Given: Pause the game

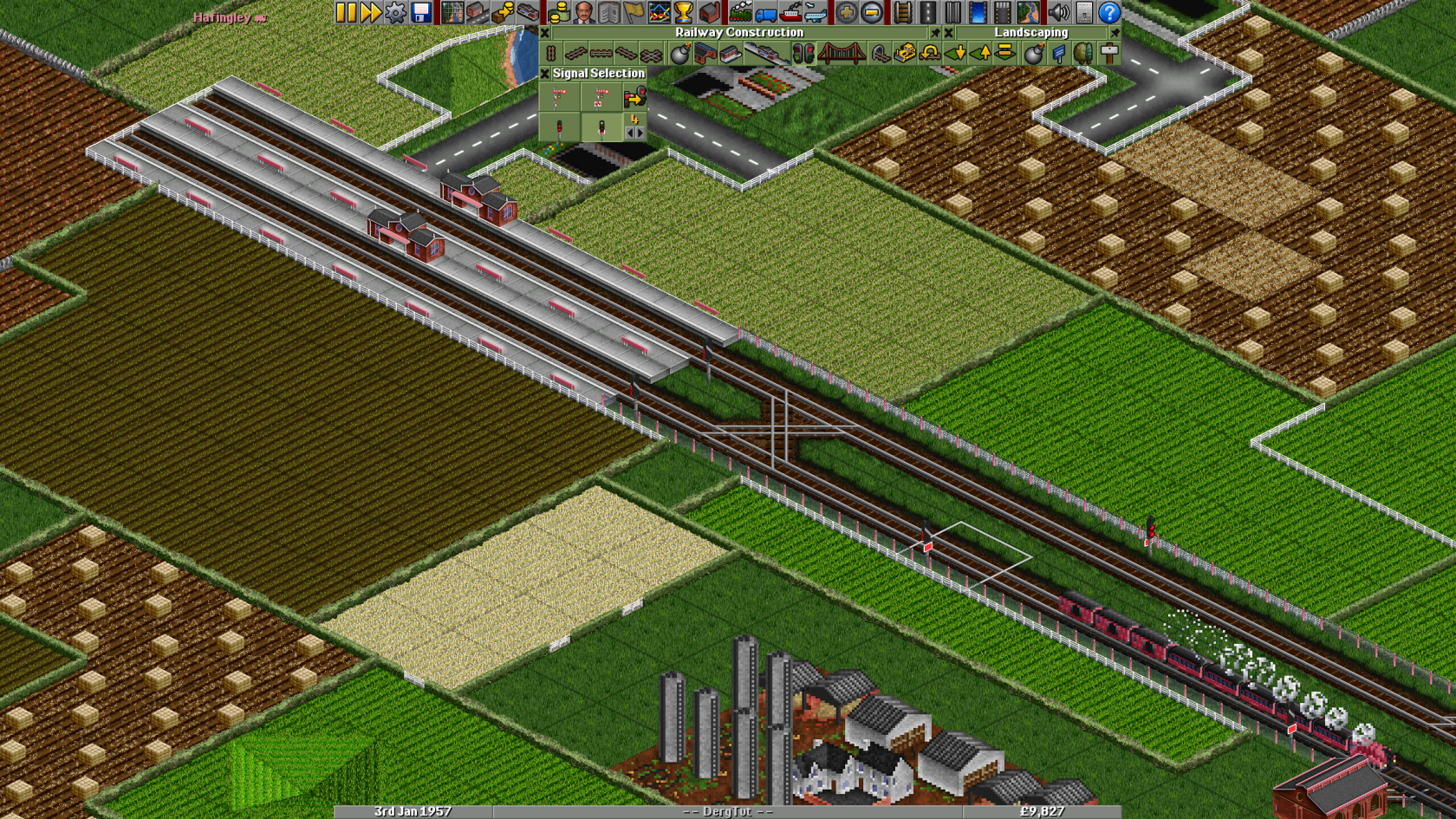Looking at the screenshot, I should [346, 12].
